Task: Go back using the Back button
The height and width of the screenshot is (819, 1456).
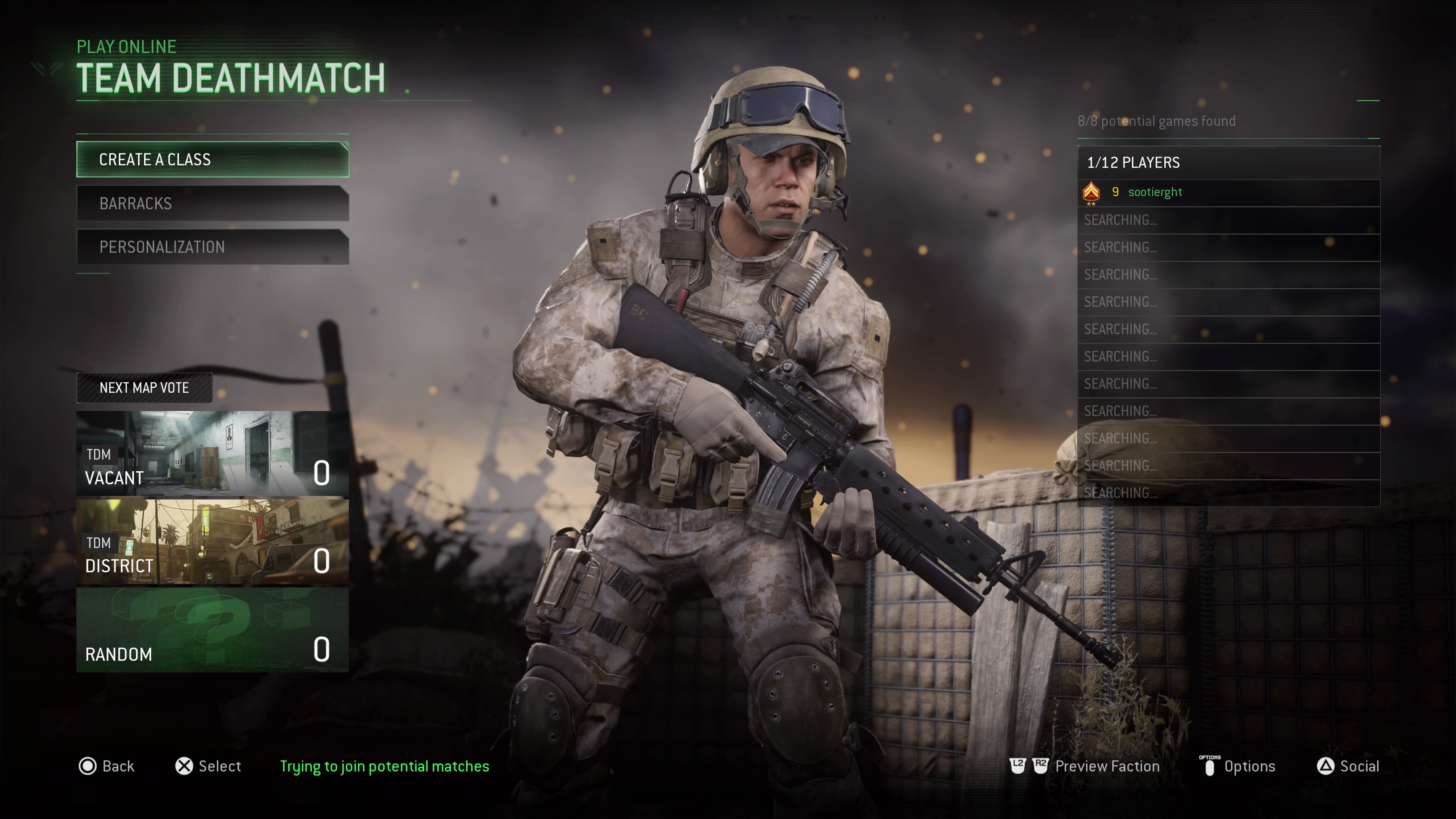Action: click(107, 766)
